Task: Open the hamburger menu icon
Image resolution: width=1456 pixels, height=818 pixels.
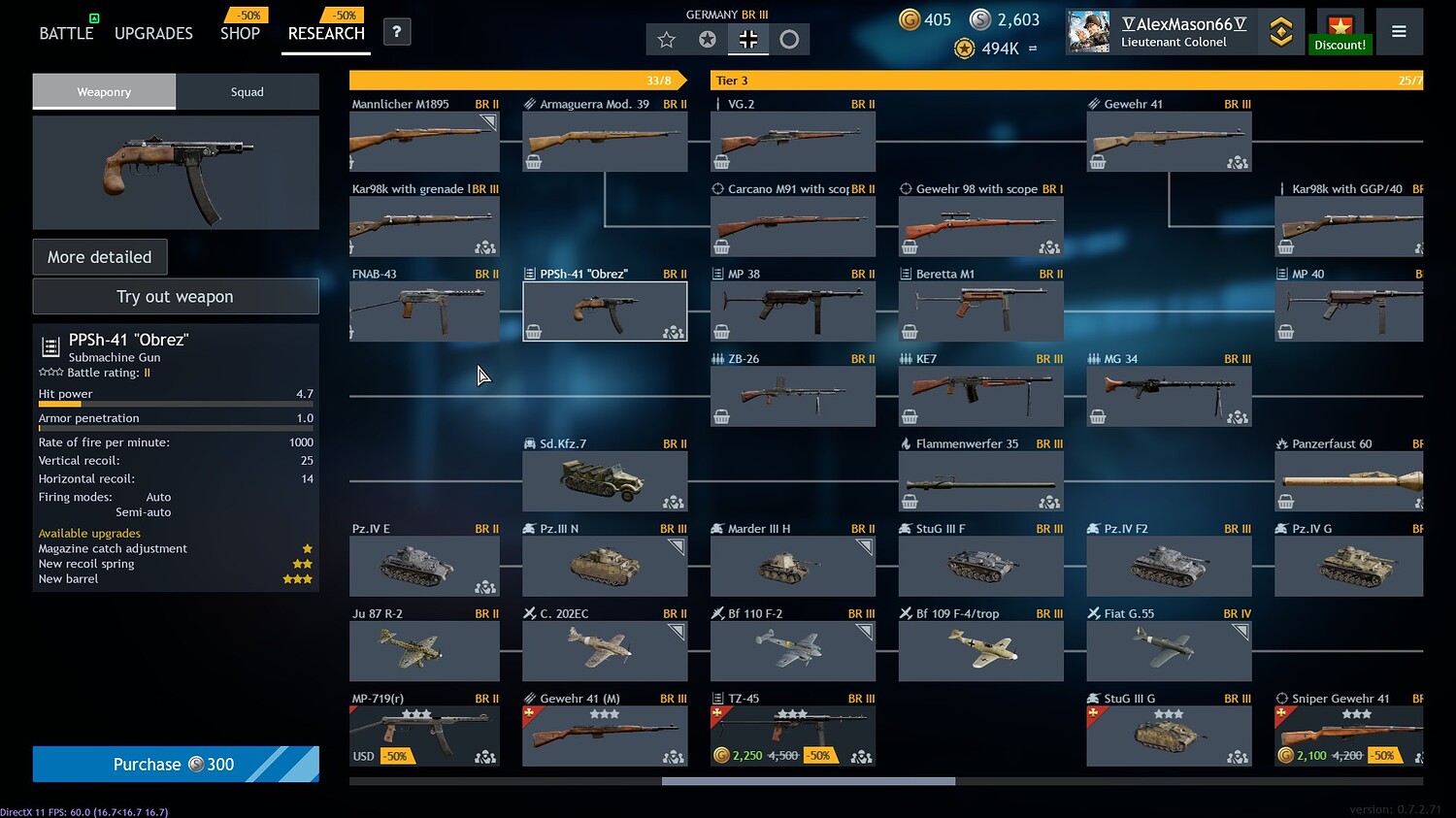Action: (x=1399, y=30)
